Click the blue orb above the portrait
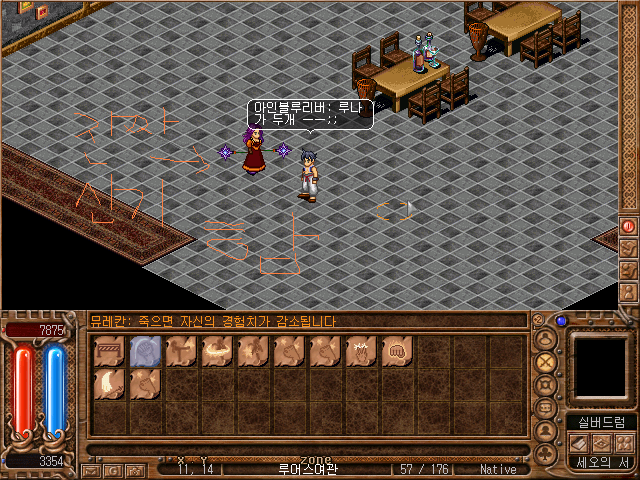 tap(562, 321)
